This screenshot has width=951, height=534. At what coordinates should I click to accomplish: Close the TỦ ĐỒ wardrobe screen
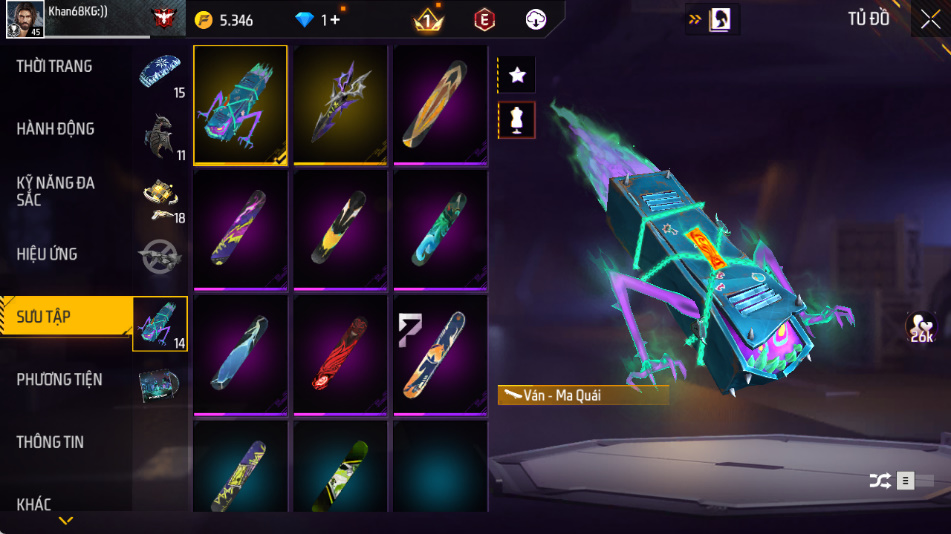click(x=930, y=20)
